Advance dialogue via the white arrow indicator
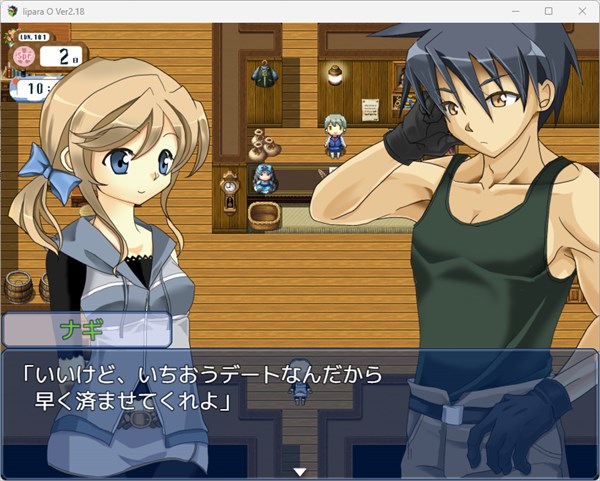The height and width of the screenshot is (481, 600). [298, 471]
